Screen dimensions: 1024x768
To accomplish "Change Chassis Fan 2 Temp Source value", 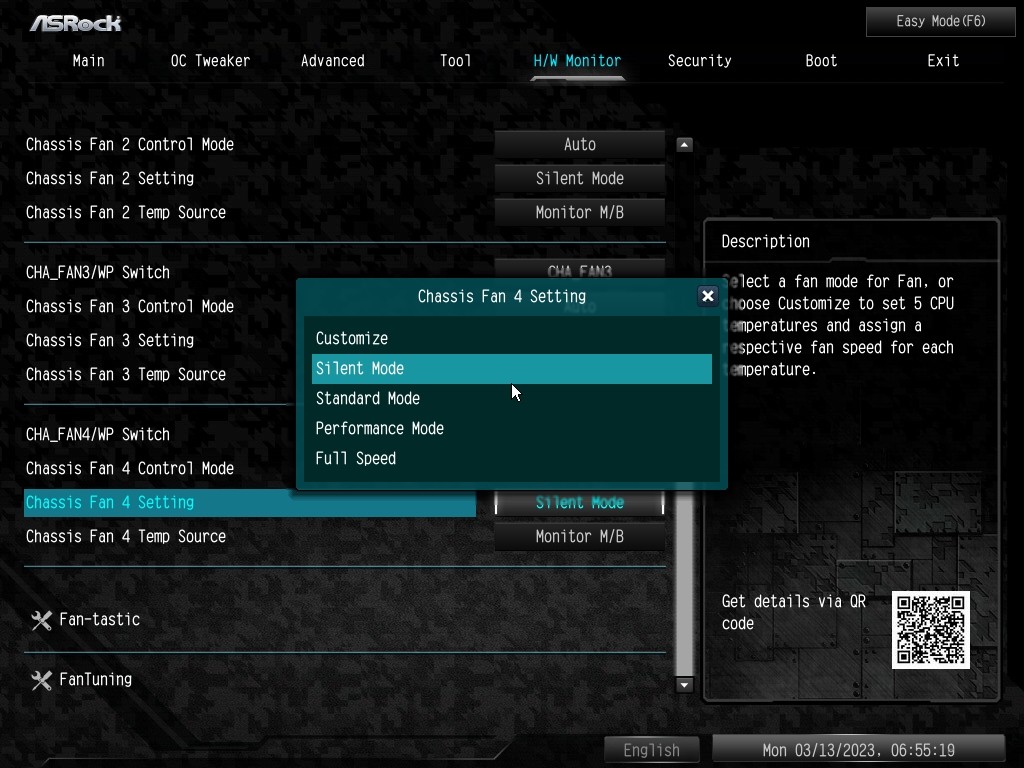I will [x=579, y=213].
